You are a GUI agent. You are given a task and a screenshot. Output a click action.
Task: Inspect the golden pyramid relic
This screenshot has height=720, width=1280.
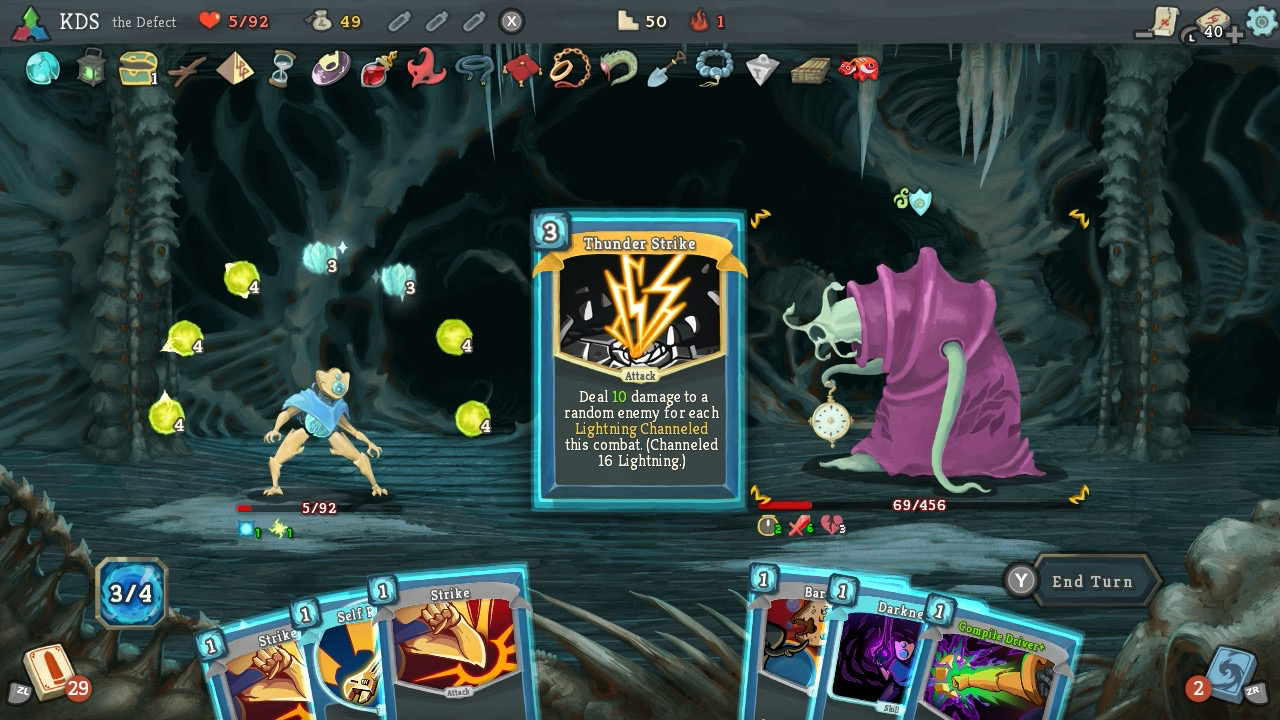tap(235, 68)
